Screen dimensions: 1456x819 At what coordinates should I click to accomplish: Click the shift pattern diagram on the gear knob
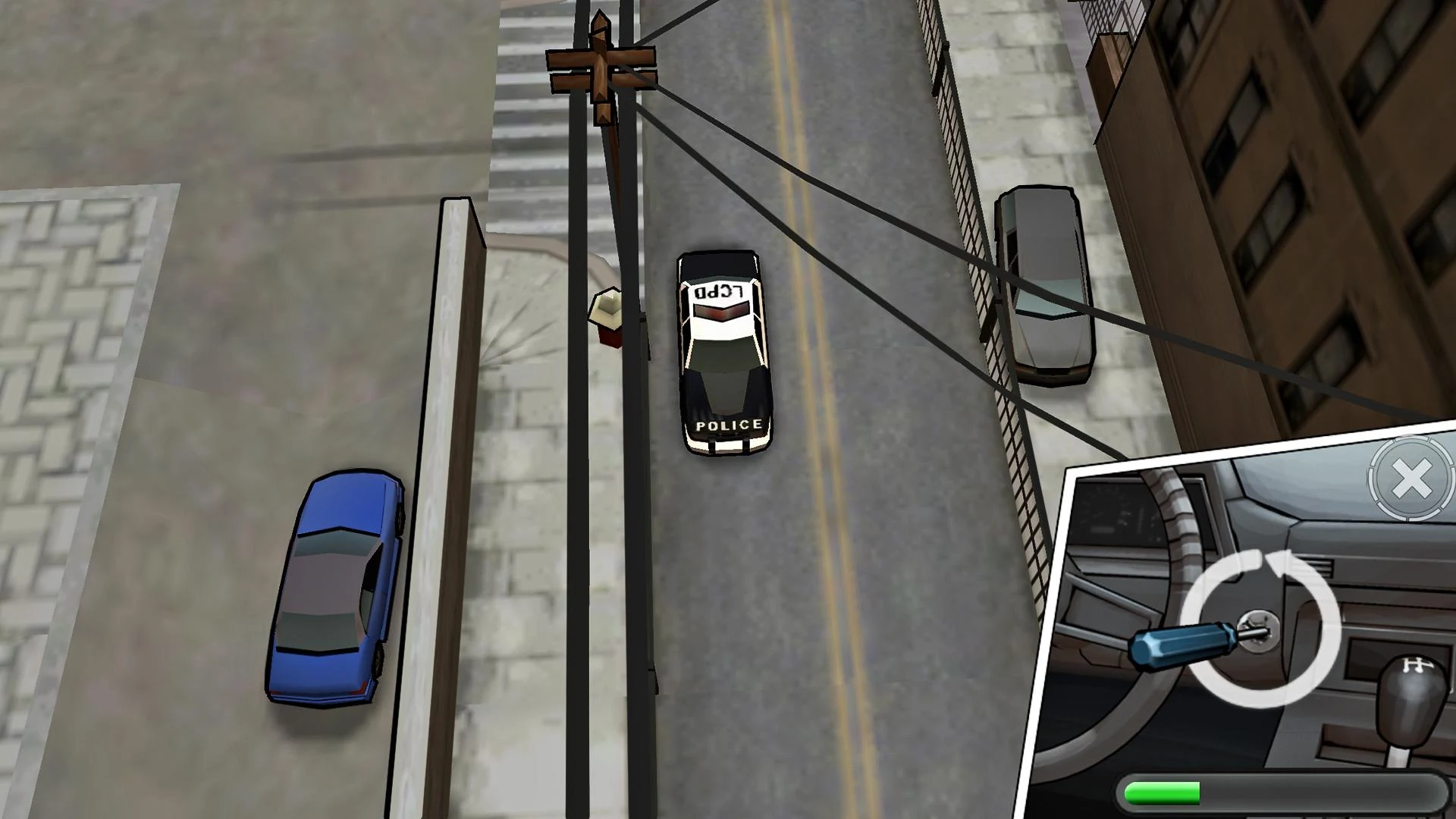point(1417,666)
